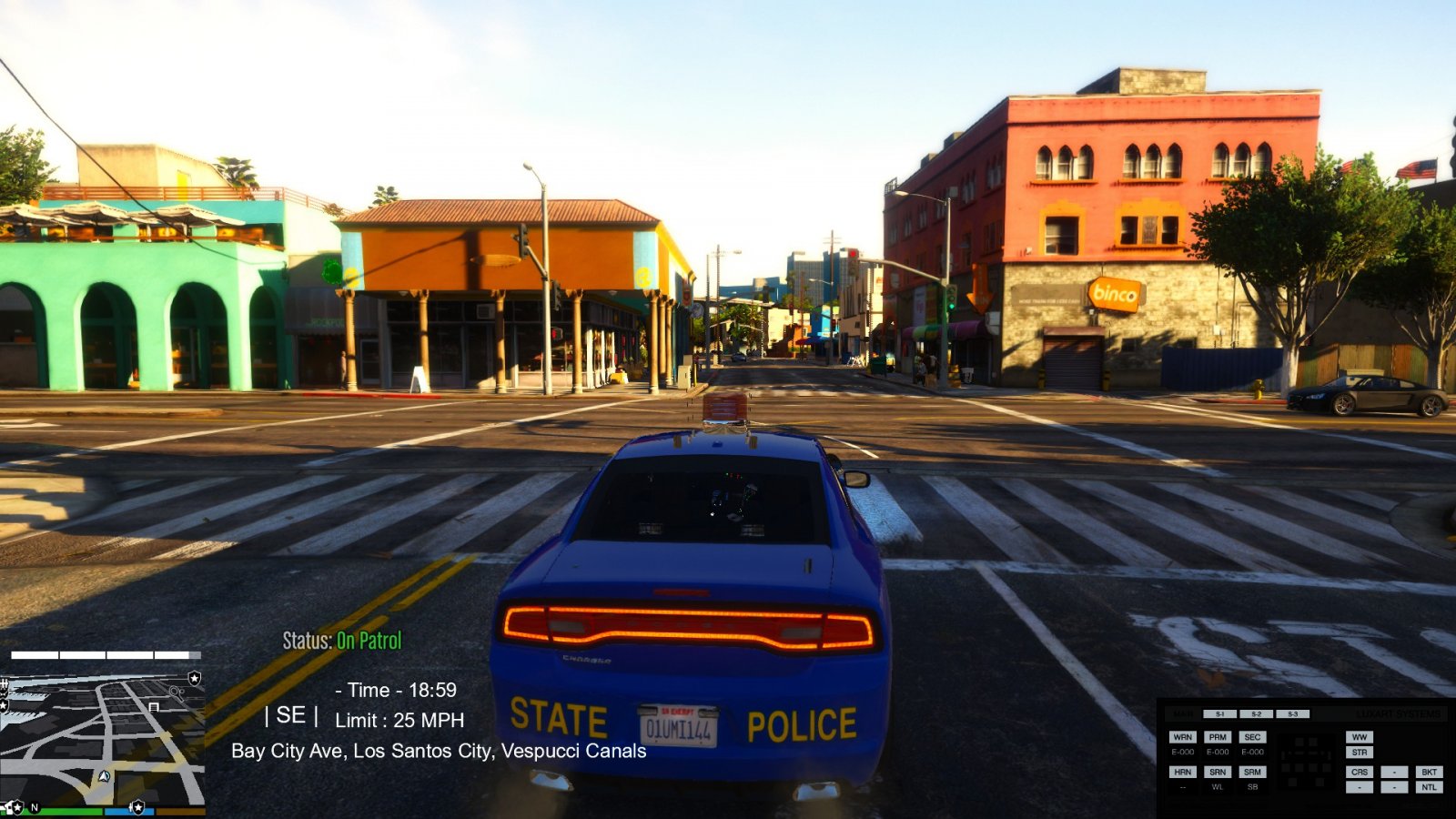The height and width of the screenshot is (819, 1456).
Task: Sound the HRN horn button
Action: click(1182, 772)
